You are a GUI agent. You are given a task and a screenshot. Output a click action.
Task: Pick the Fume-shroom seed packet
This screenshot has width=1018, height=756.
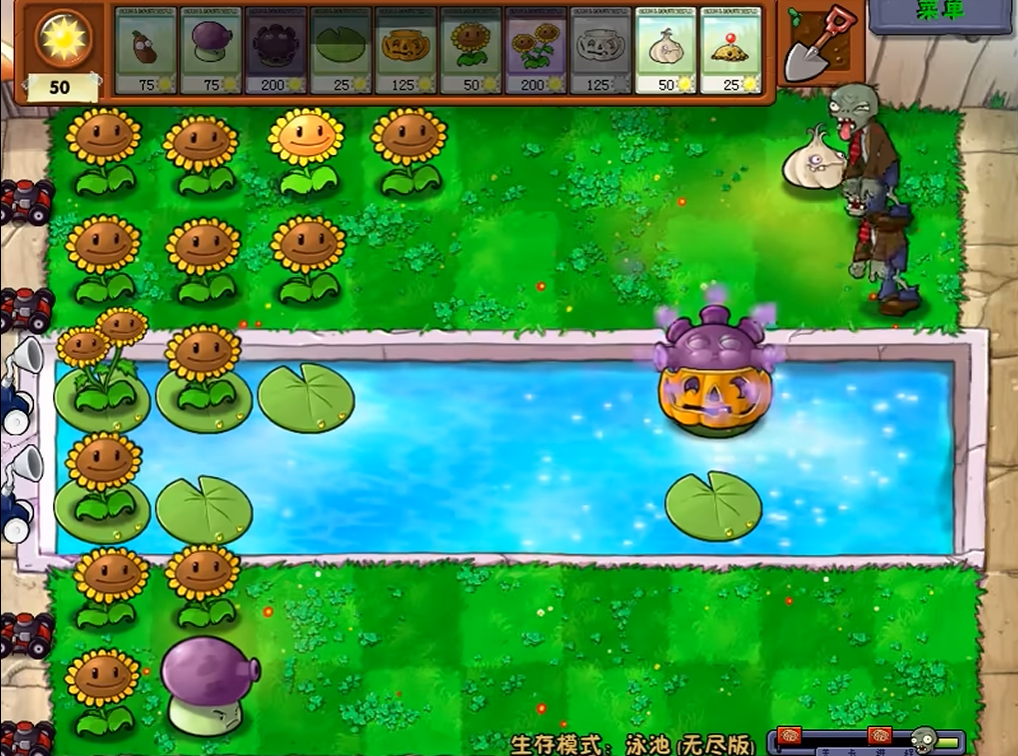click(x=210, y=50)
